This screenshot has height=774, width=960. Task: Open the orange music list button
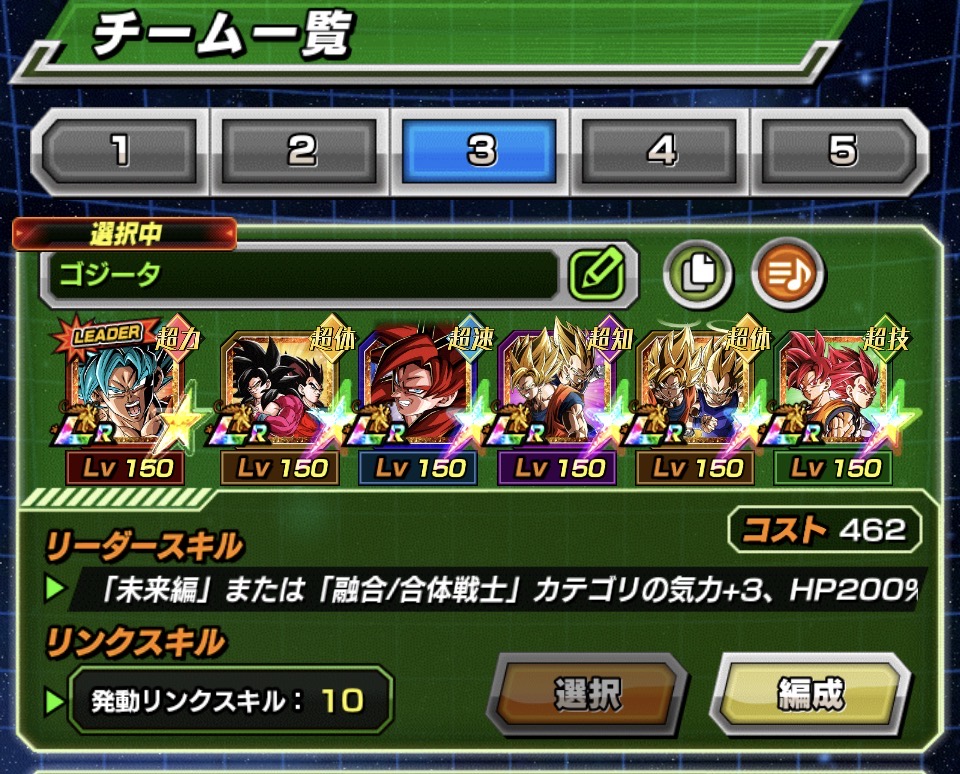(x=789, y=273)
